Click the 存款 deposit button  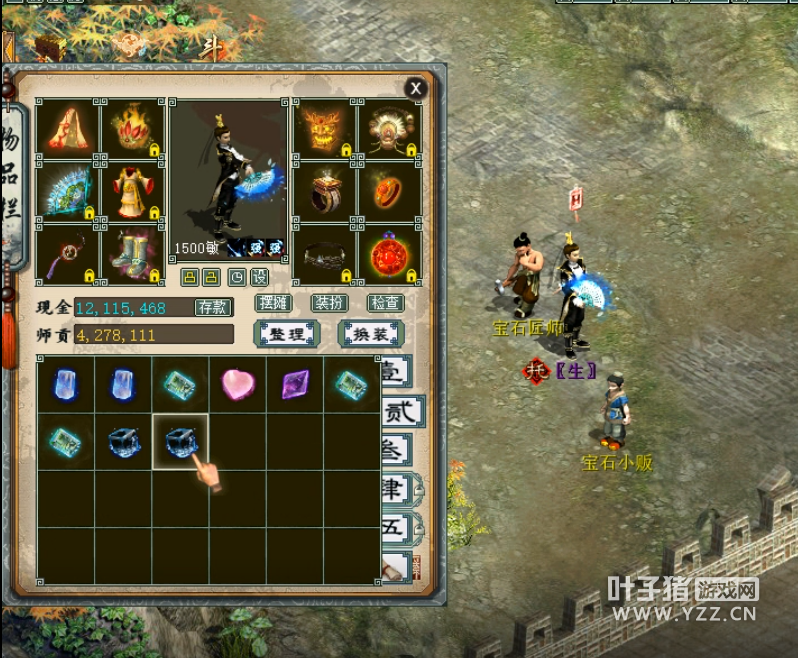212,307
